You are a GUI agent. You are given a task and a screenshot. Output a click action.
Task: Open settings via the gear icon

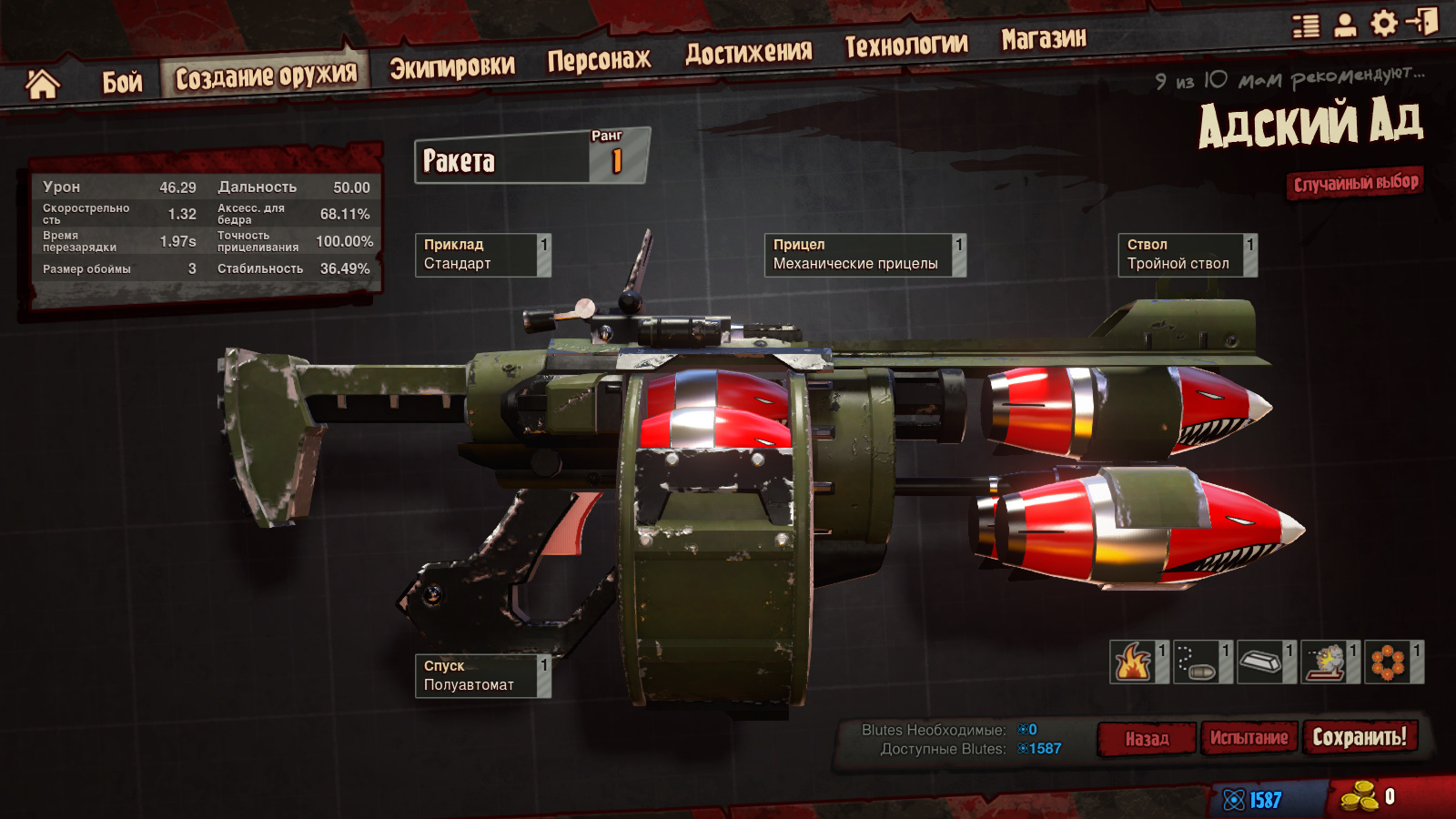[1383, 23]
